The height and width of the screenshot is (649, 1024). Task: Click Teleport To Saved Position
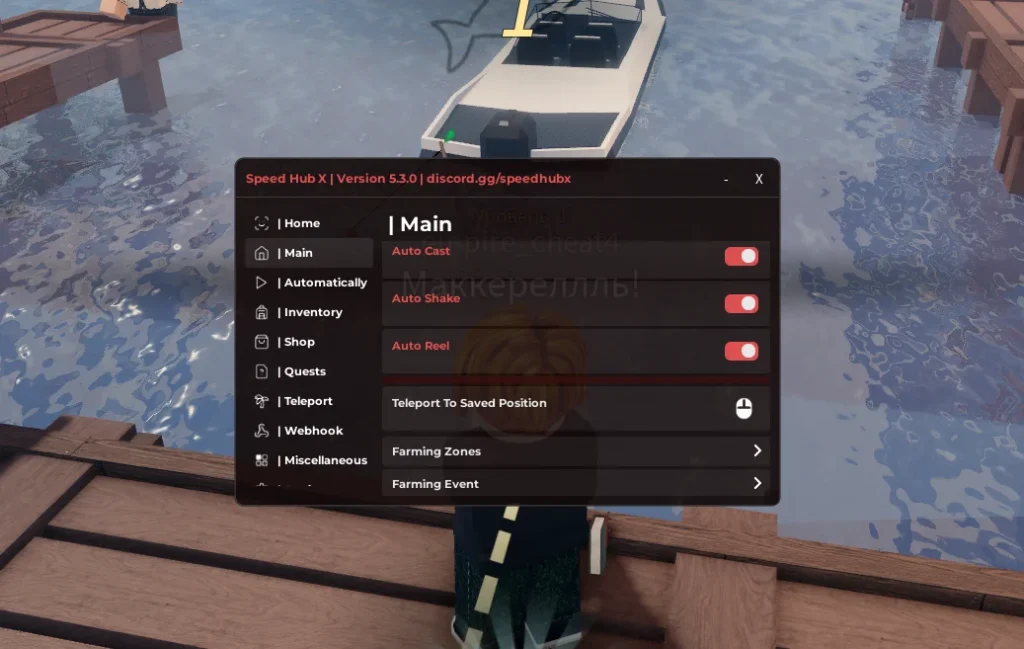pos(575,407)
